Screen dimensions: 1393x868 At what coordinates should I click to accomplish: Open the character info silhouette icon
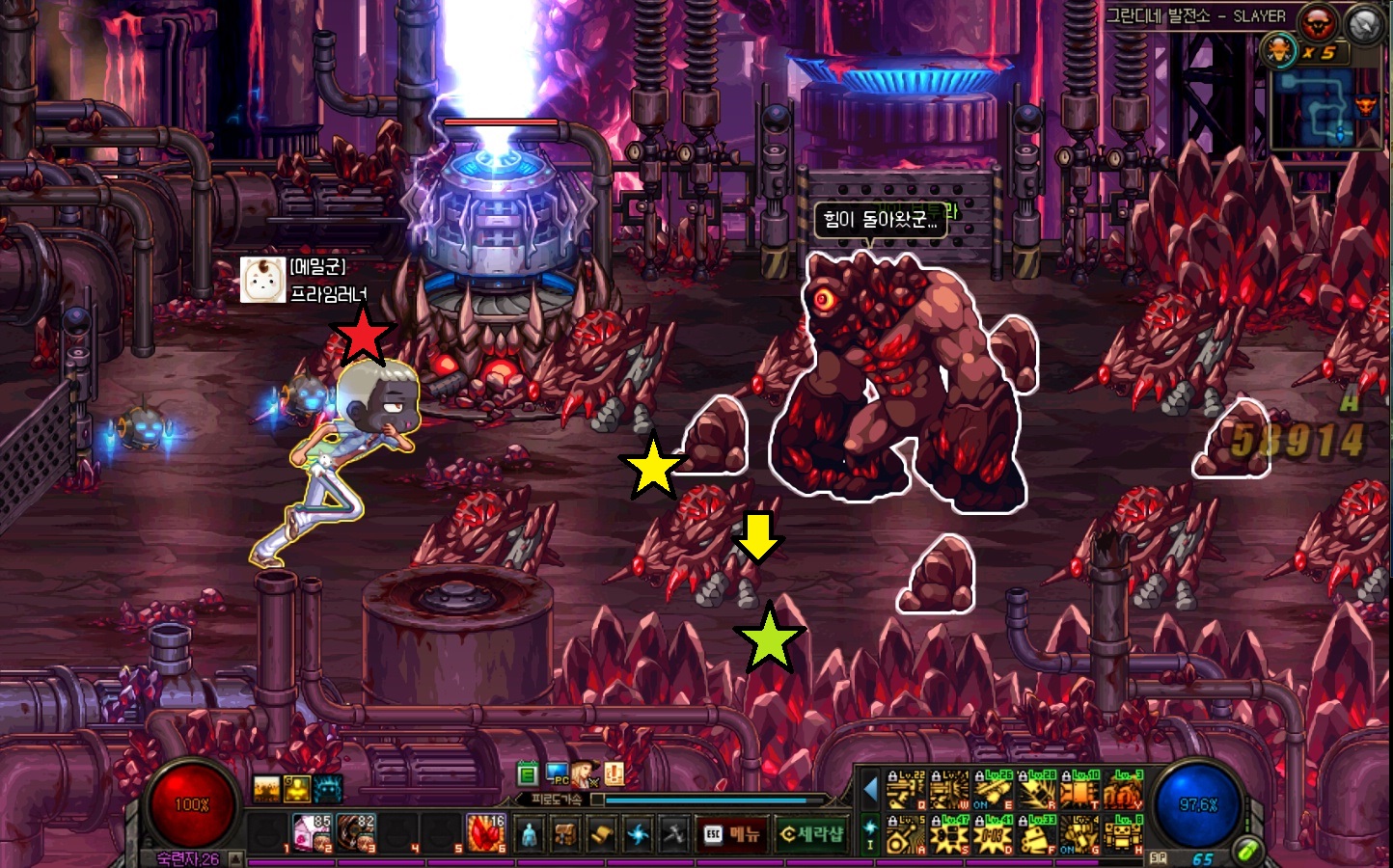[529, 834]
